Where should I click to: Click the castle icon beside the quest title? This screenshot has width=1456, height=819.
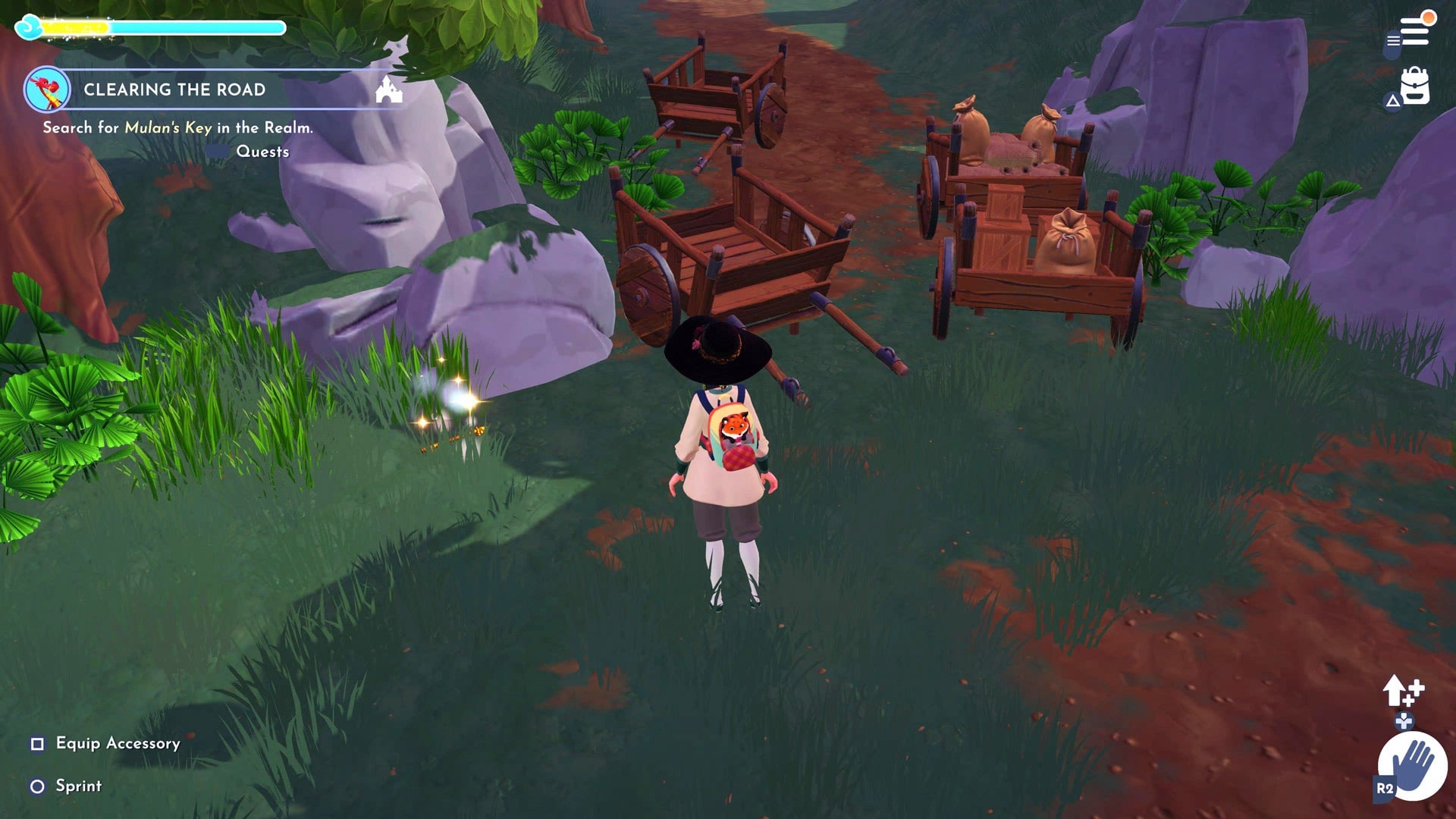[x=388, y=90]
